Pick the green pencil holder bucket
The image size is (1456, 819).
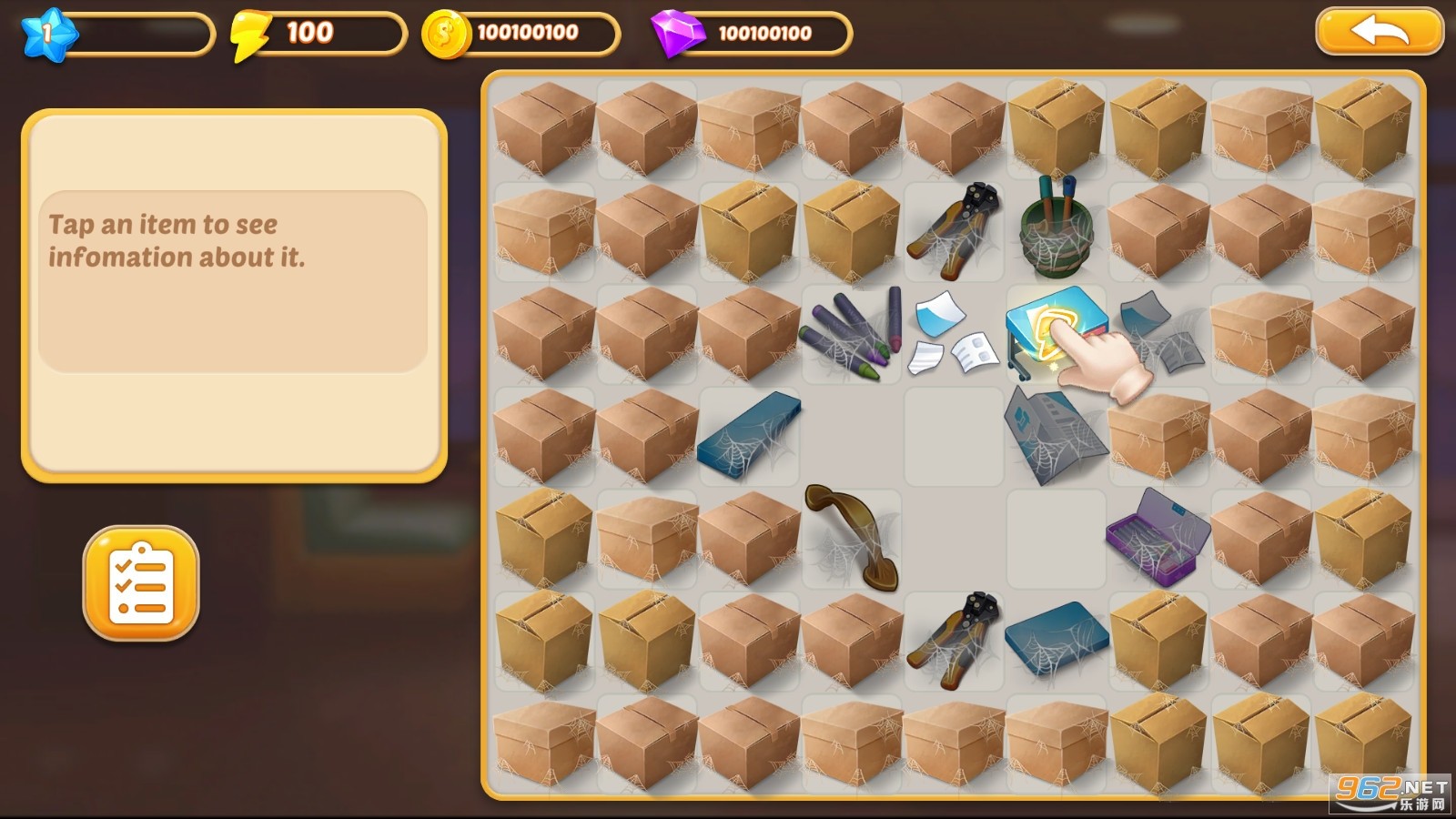click(x=1055, y=228)
